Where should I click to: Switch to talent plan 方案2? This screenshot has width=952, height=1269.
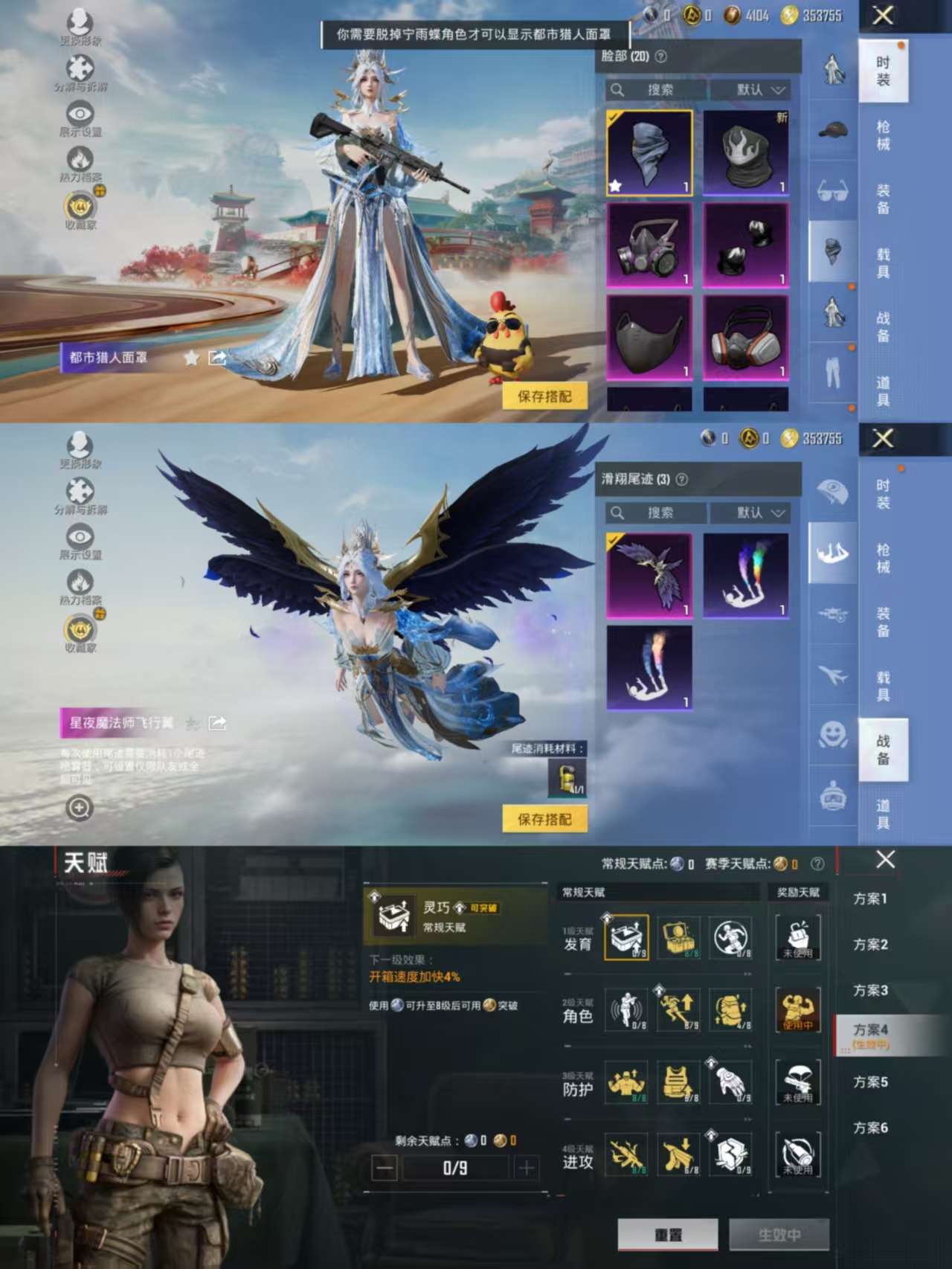coord(870,945)
